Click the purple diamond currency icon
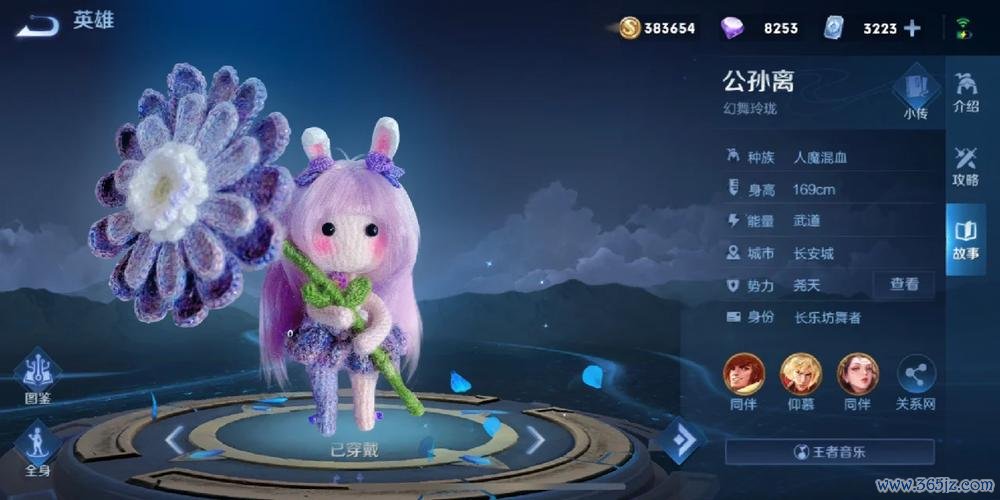The height and width of the screenshot is (500, 1000). tap(733, 28)
